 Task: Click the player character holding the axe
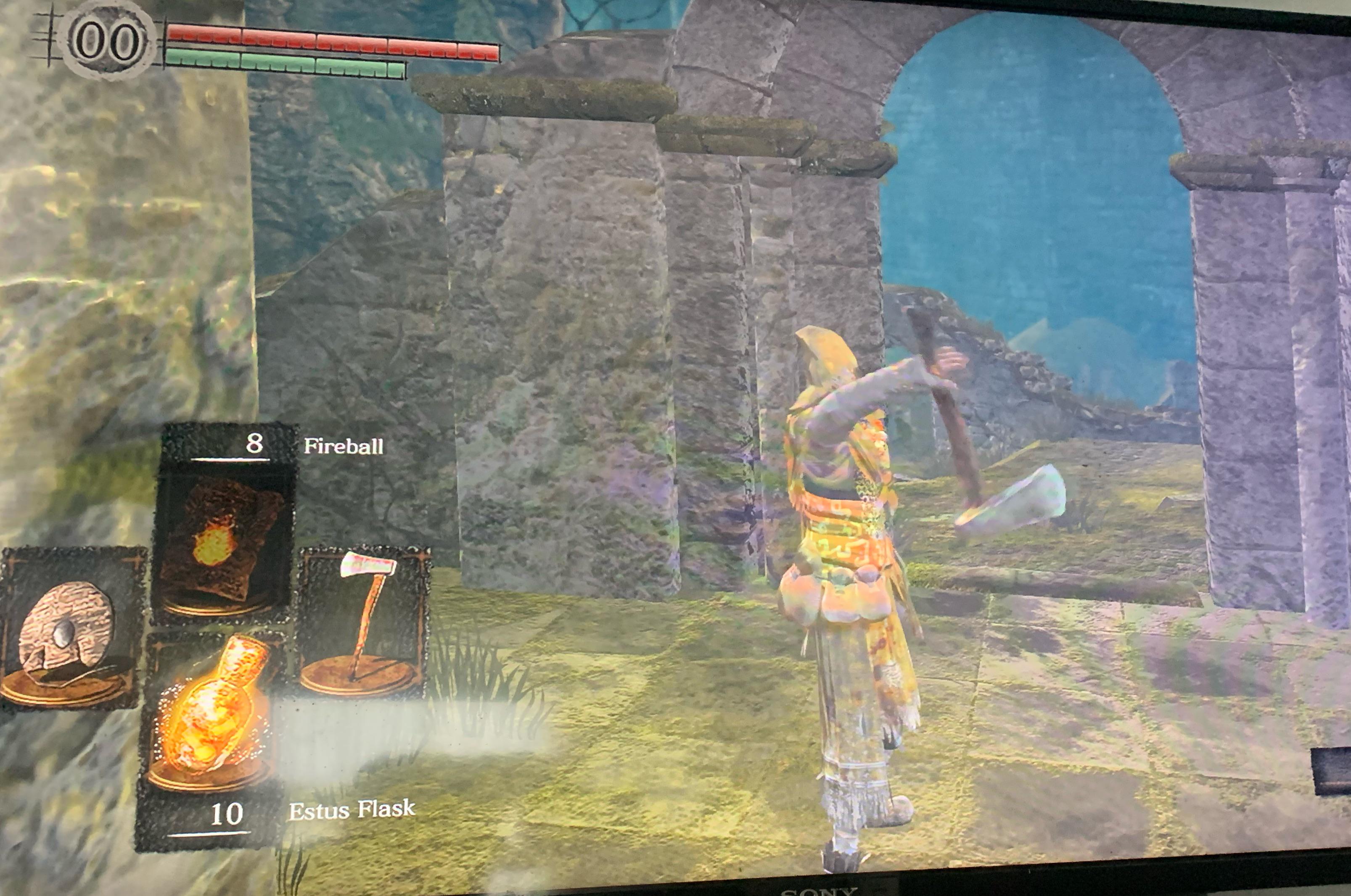pos(846,572)
